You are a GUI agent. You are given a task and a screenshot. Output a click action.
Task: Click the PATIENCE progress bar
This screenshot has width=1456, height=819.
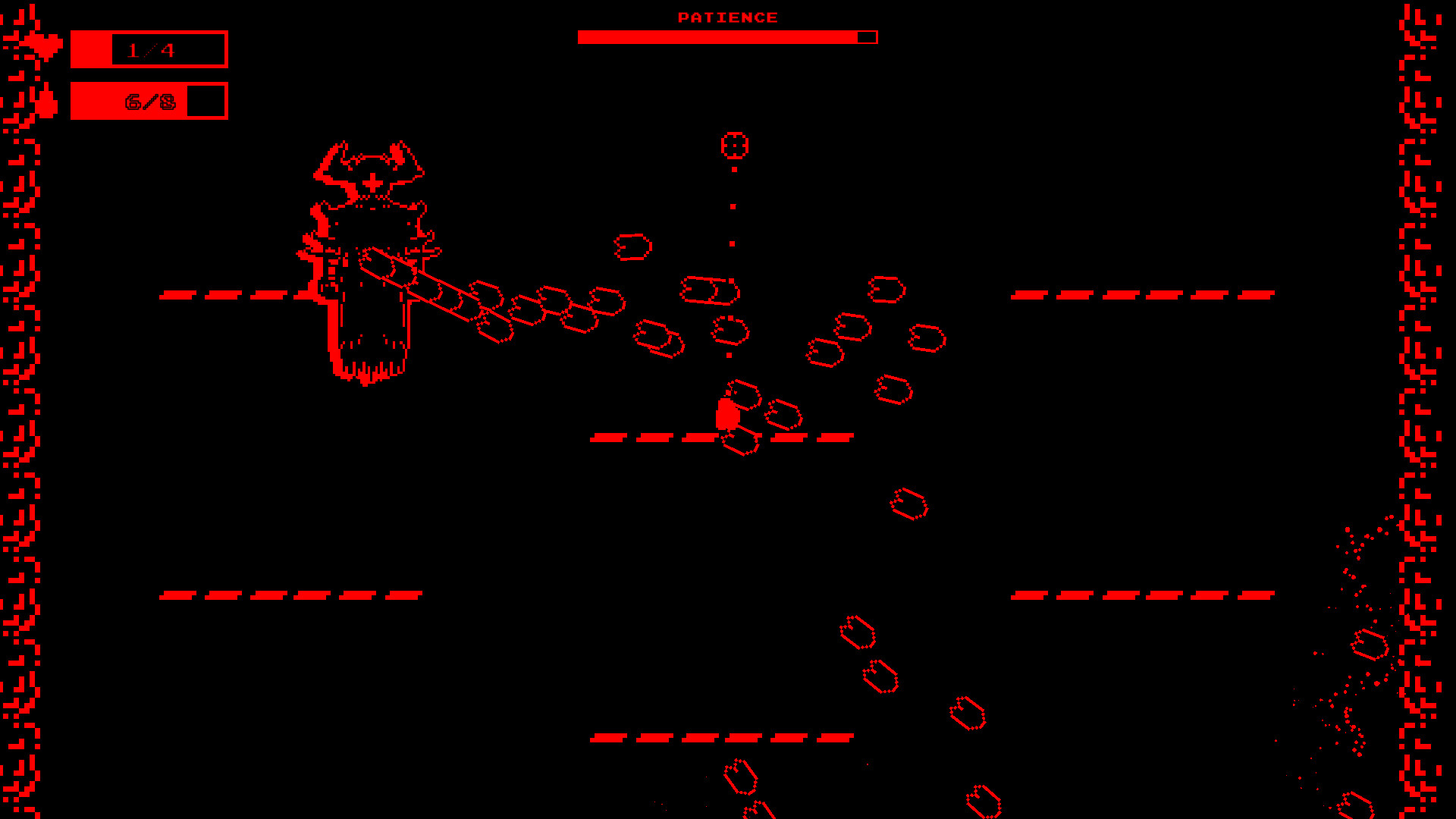point(720,36)
